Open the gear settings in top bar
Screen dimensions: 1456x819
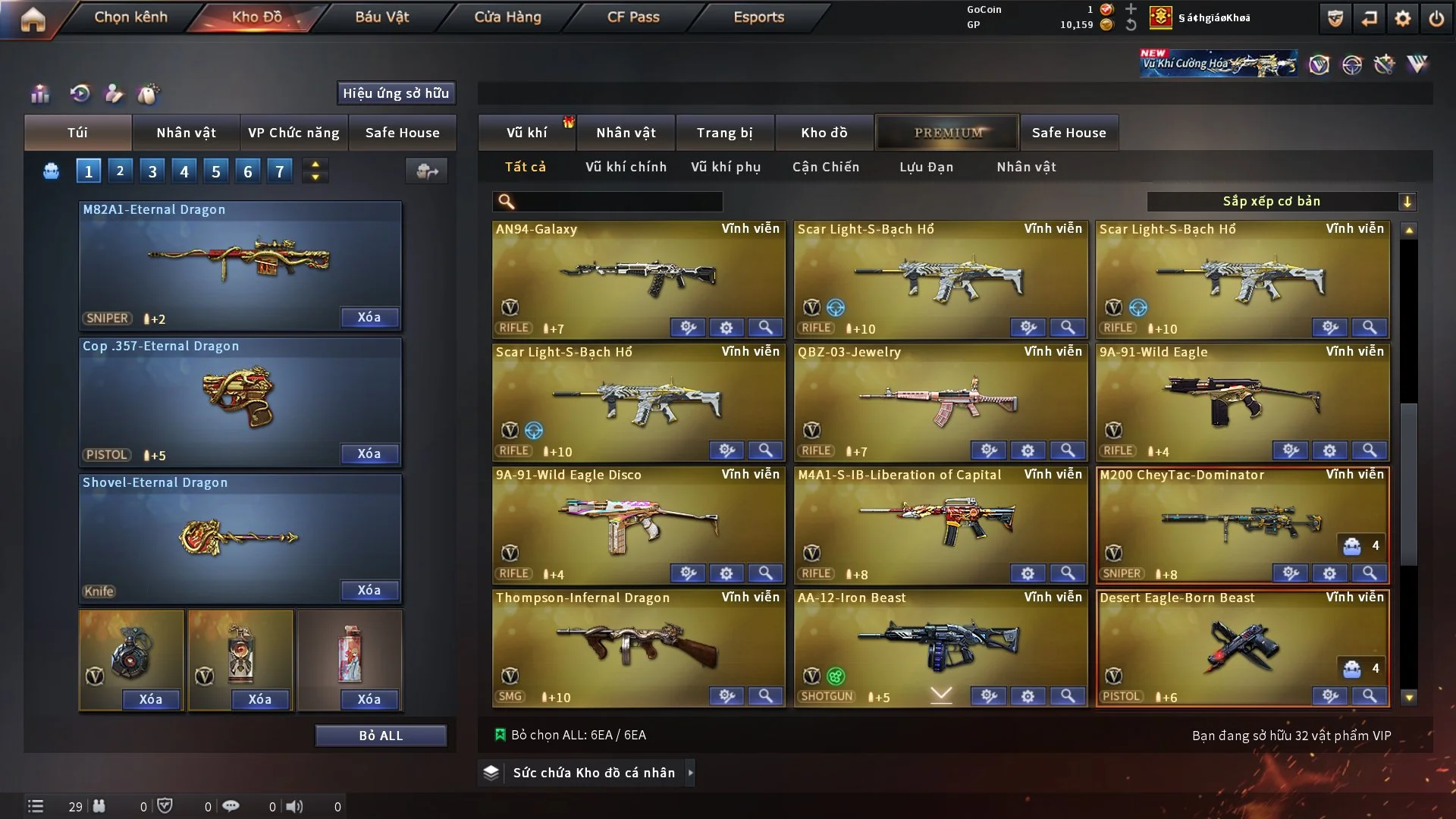click(x=1402, y=19)
